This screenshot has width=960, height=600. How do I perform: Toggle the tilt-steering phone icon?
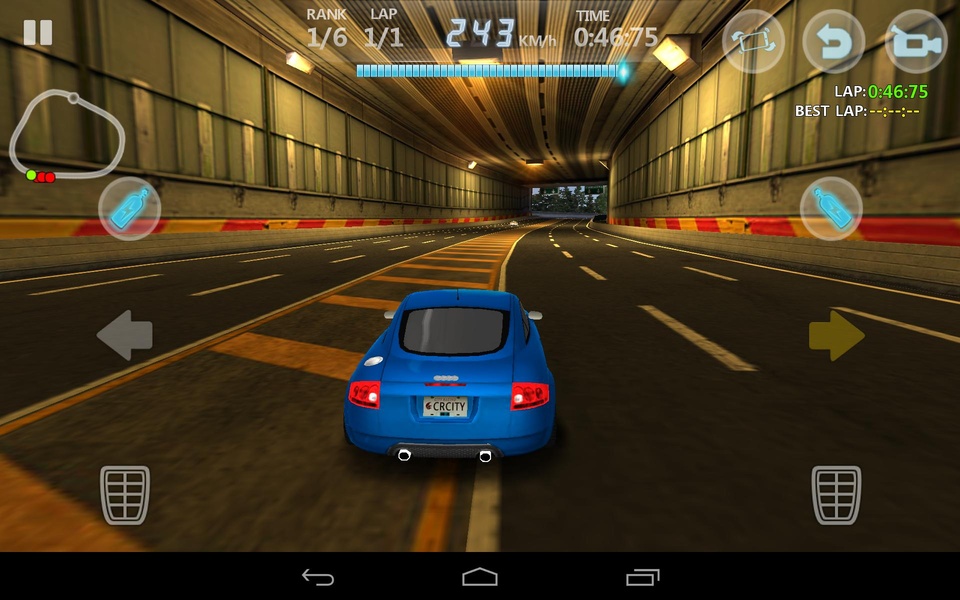(x=753, y=41)
